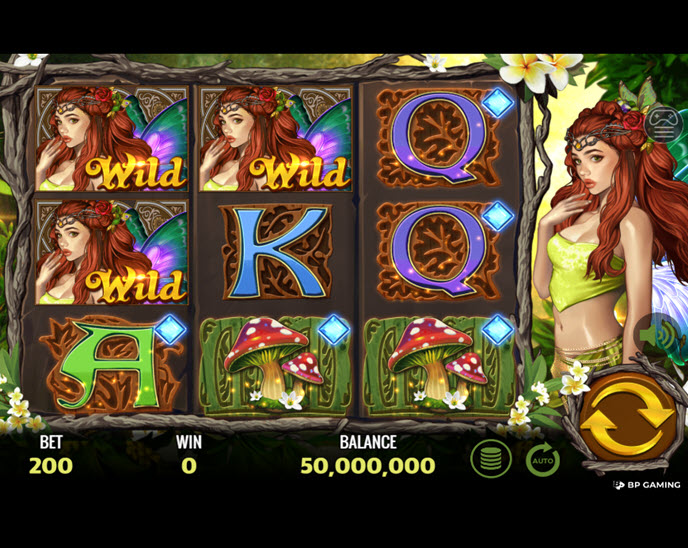
Task: Open the coin stack bet settings
Action: click(491, 459)
